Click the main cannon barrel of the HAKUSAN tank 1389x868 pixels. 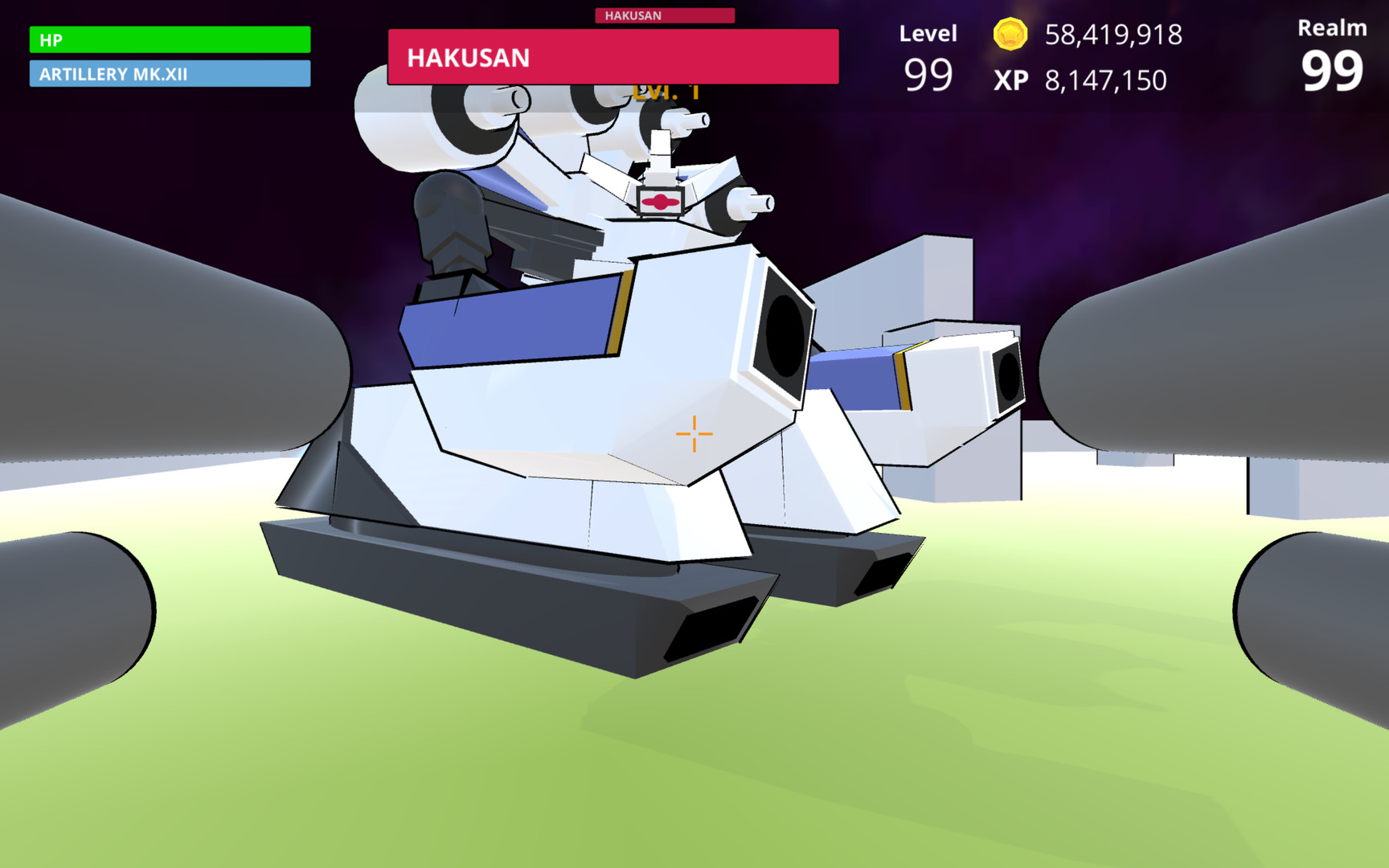(784, 338)
